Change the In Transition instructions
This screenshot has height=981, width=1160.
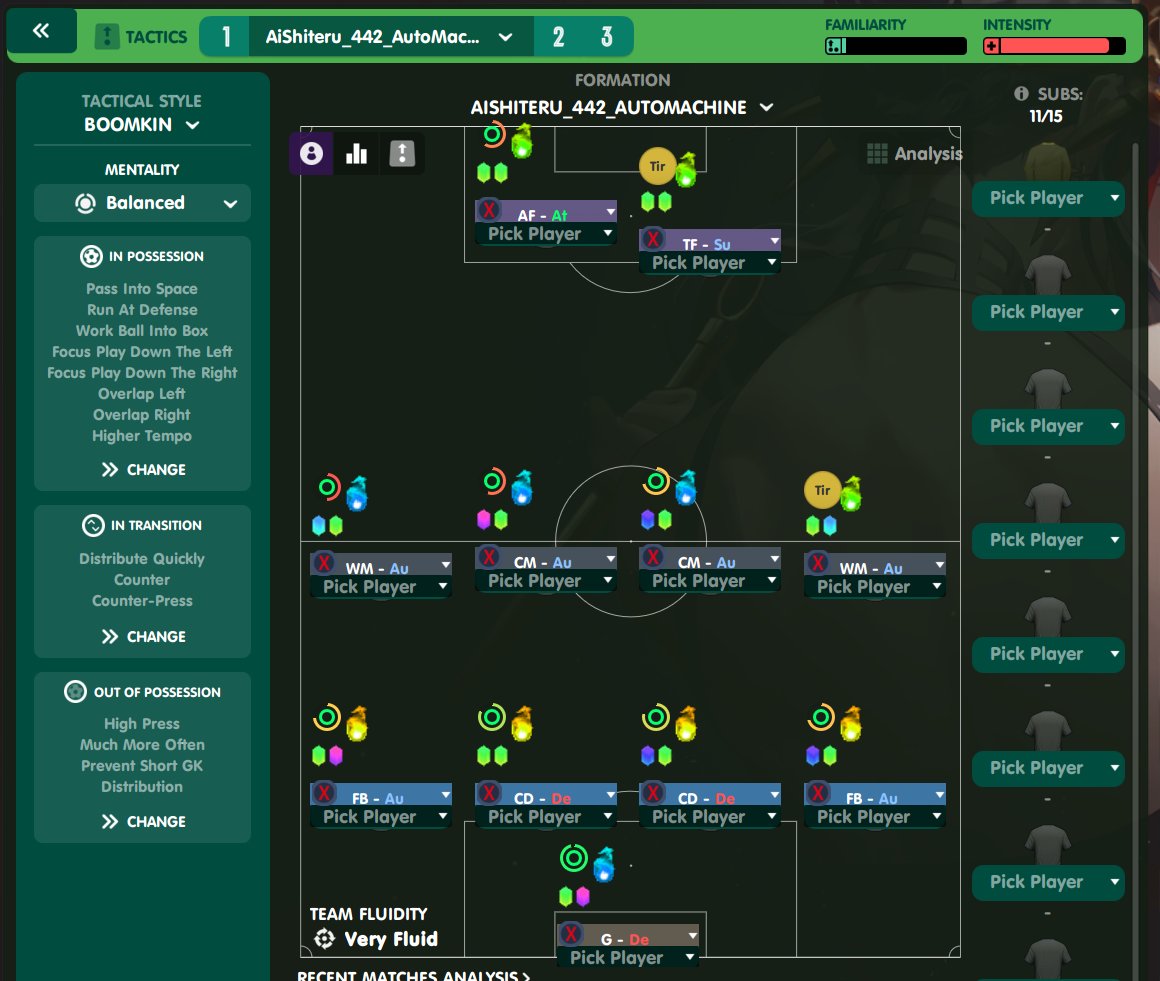(143, 636)
